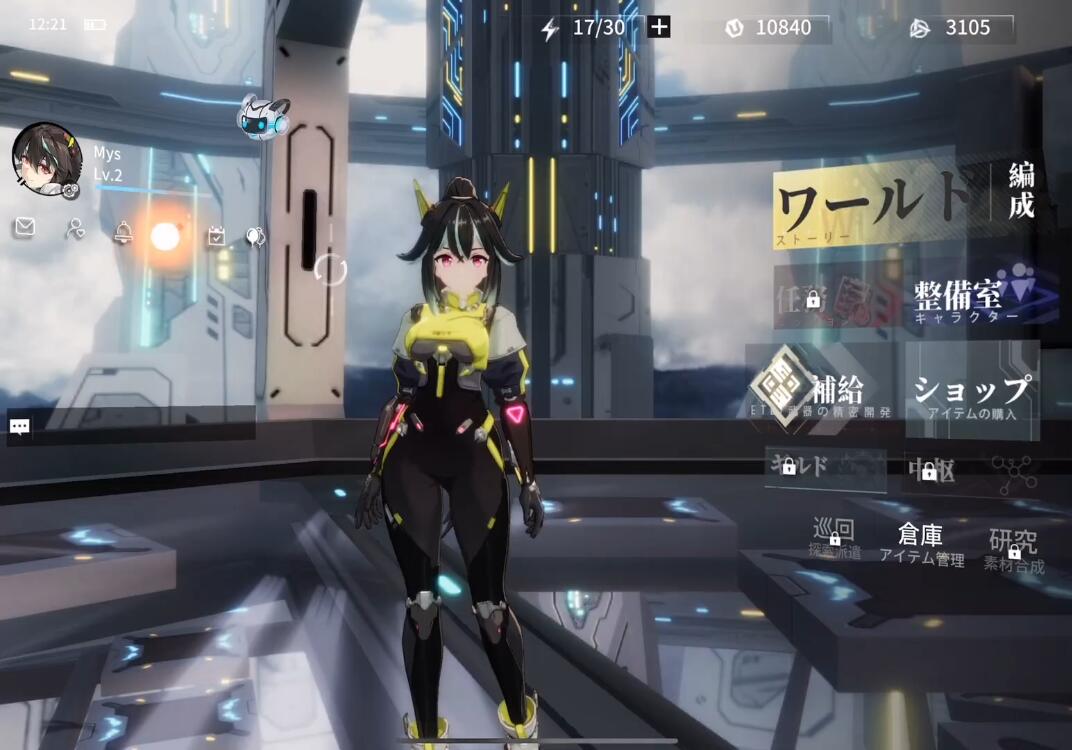Open the Mys player profile avatar
The image size is (1072, 750).
click(x=46, y=158)
